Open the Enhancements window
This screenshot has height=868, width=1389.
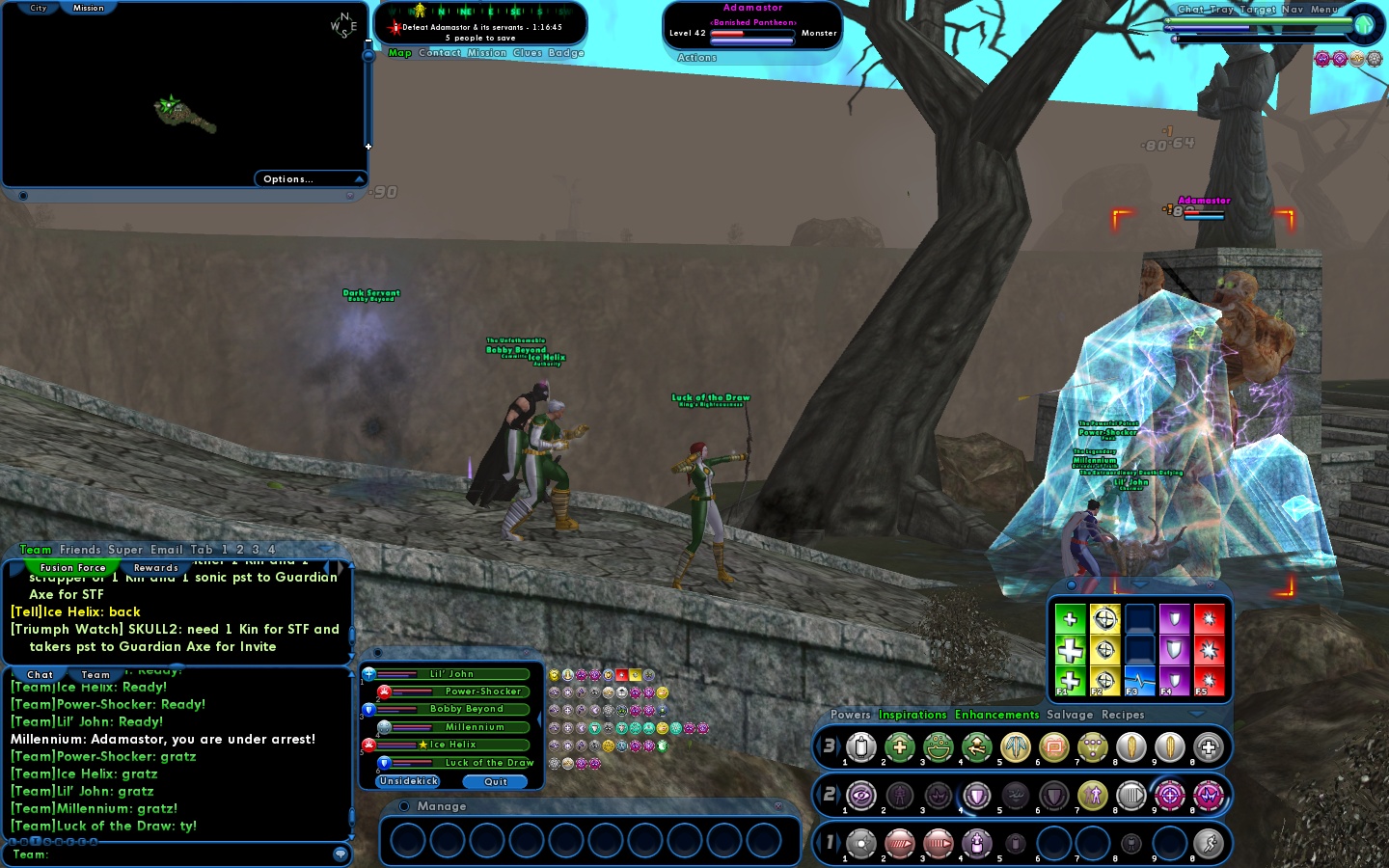click(996, 715)
